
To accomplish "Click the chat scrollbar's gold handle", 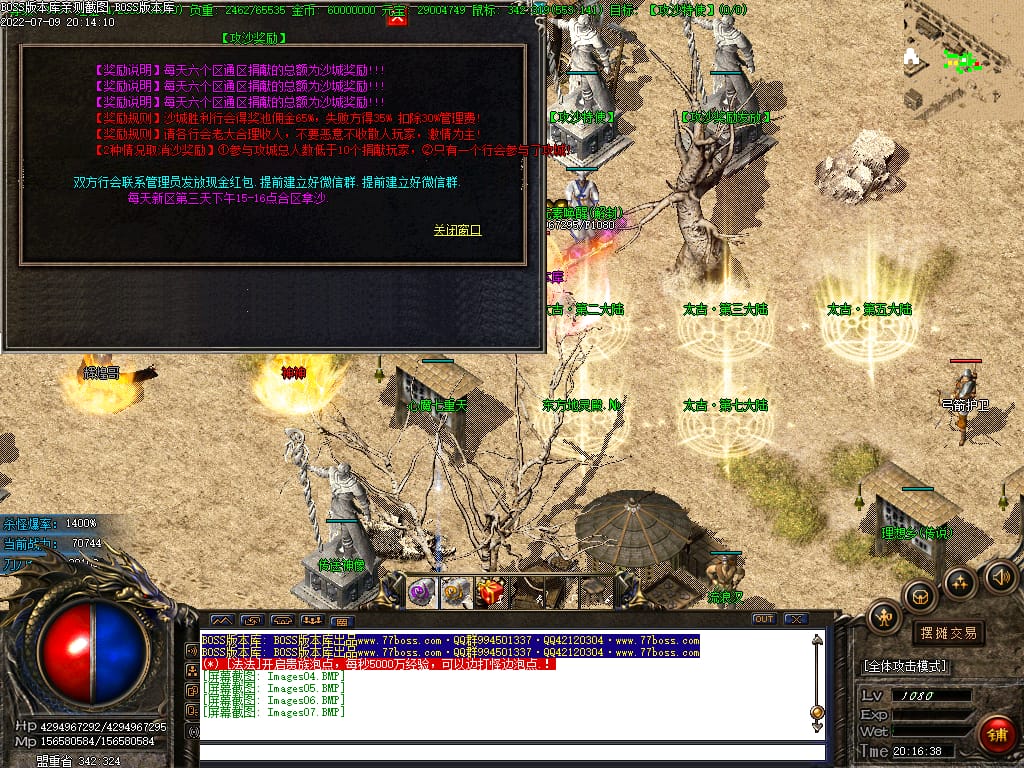I will click(817, 713).
